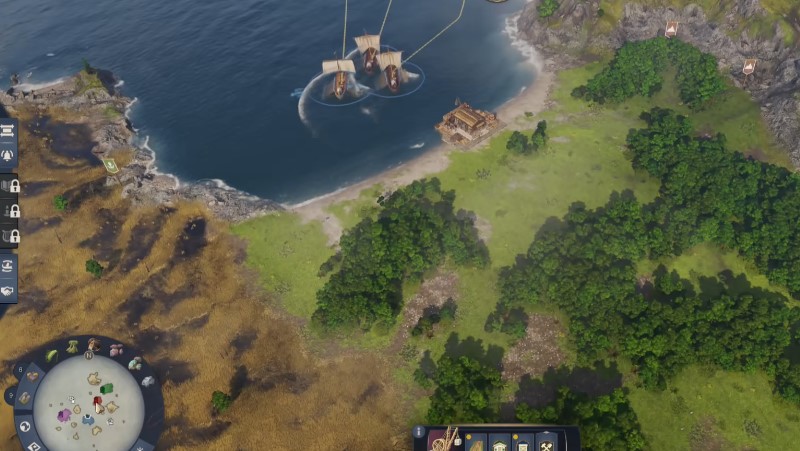The width and height of the screenshot is (800, 451).
Task: Select the grey stone resource icon near minimap
Action: tap(148, 381)
